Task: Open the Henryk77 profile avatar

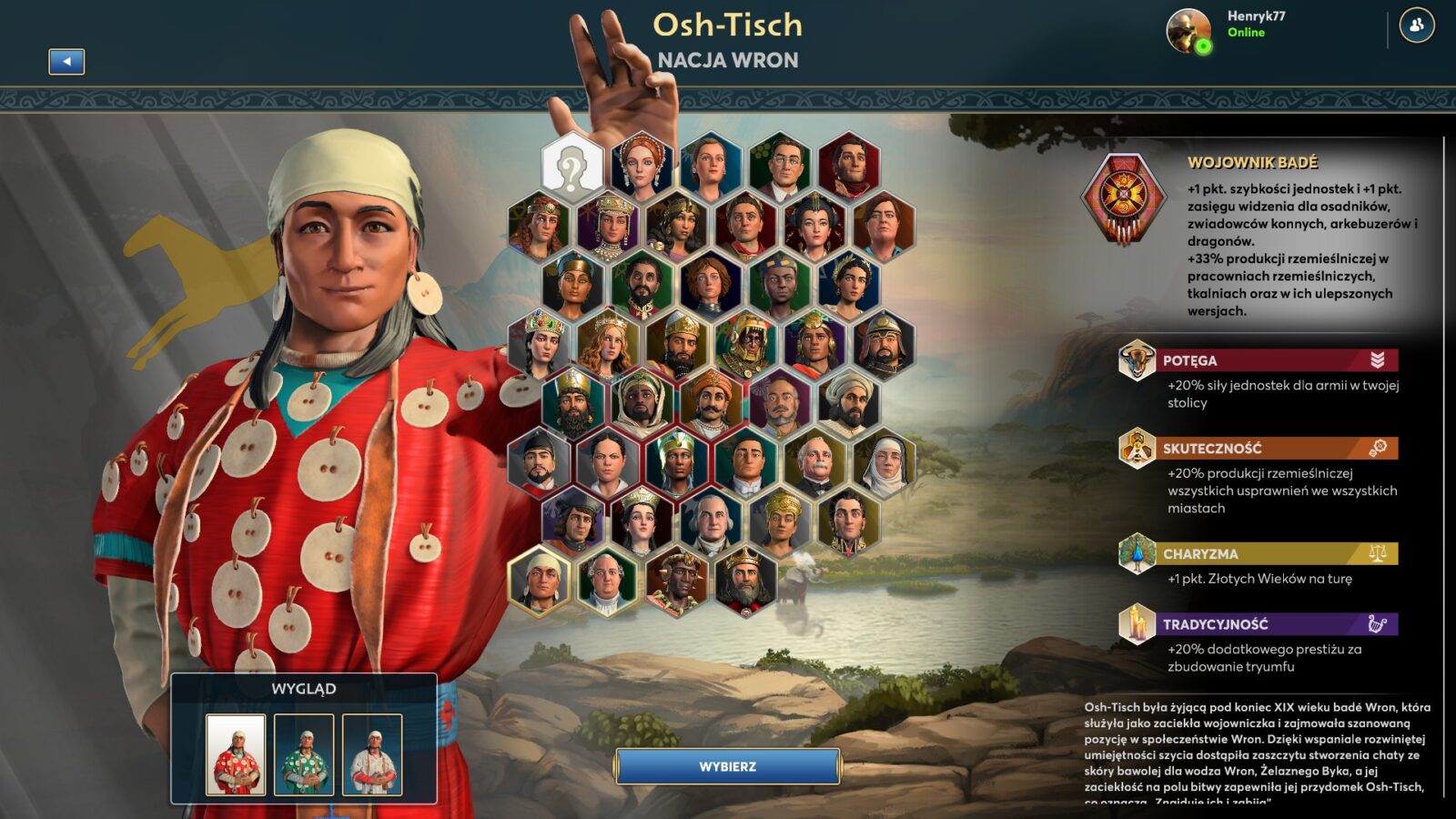Action: (1188, 31)
